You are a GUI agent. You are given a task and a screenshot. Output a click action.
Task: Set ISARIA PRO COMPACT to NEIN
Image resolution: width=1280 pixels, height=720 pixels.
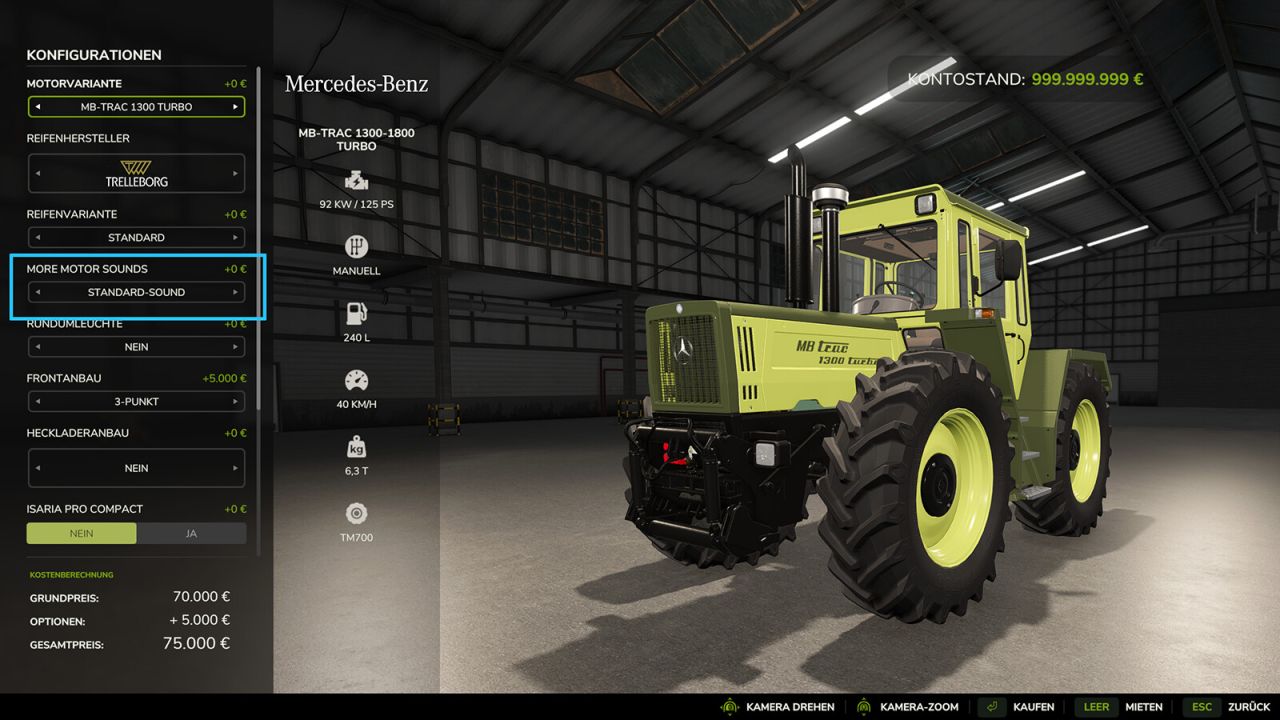pyautogui.click(x=81, y=533)
